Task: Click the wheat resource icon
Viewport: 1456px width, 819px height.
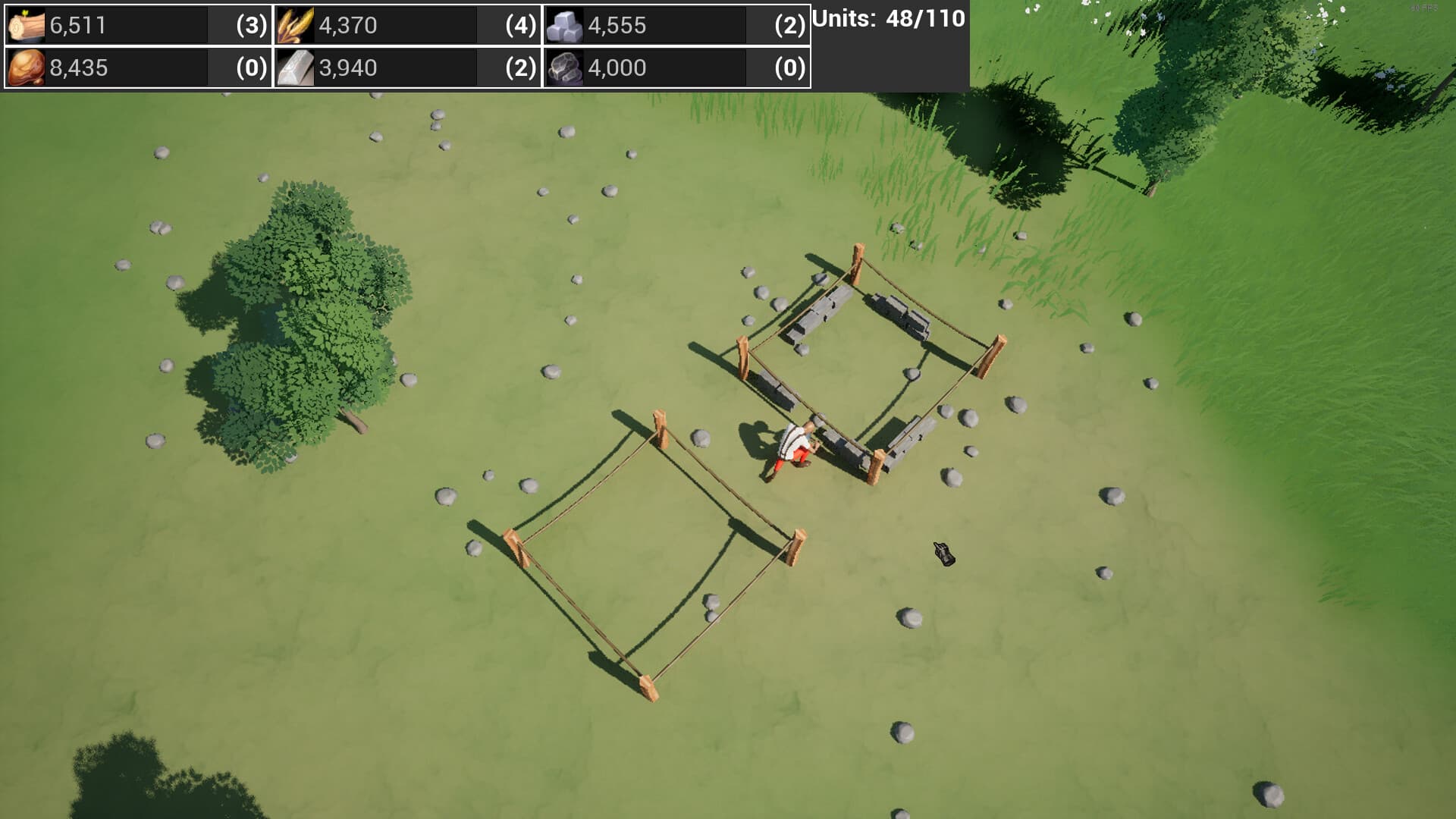Action: (296, 25)
